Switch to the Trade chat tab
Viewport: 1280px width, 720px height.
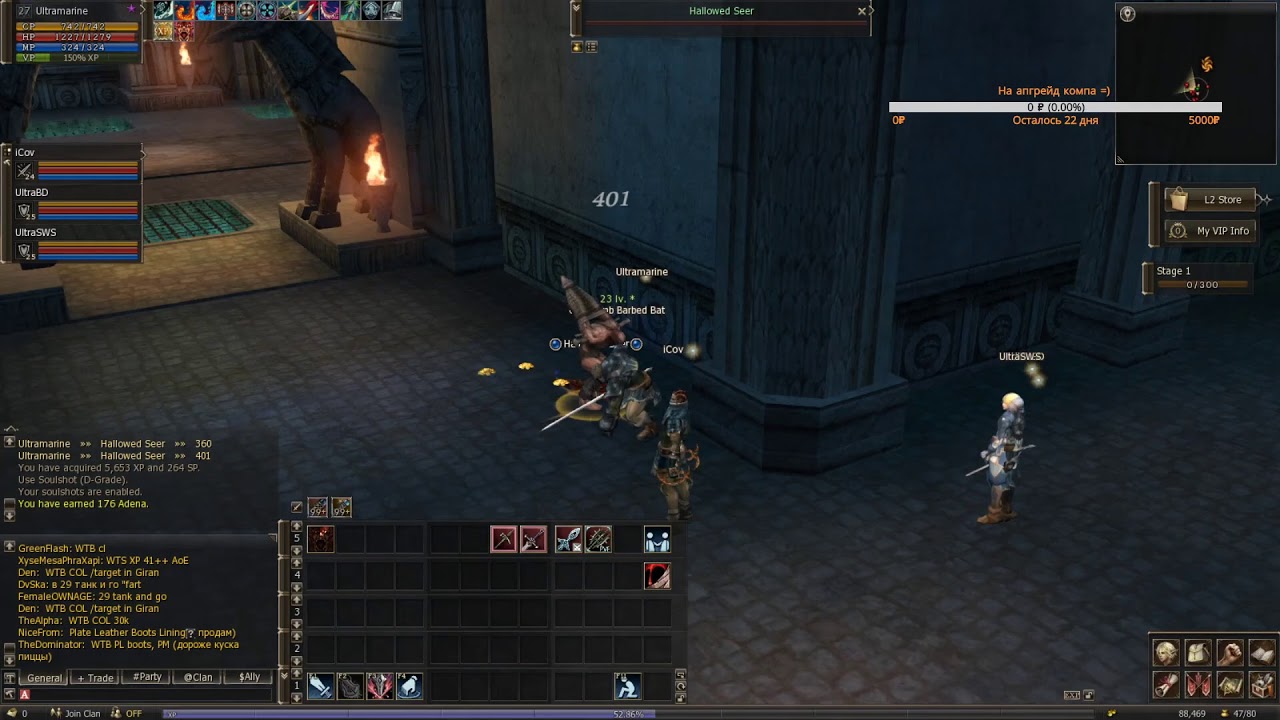(96, 677)
